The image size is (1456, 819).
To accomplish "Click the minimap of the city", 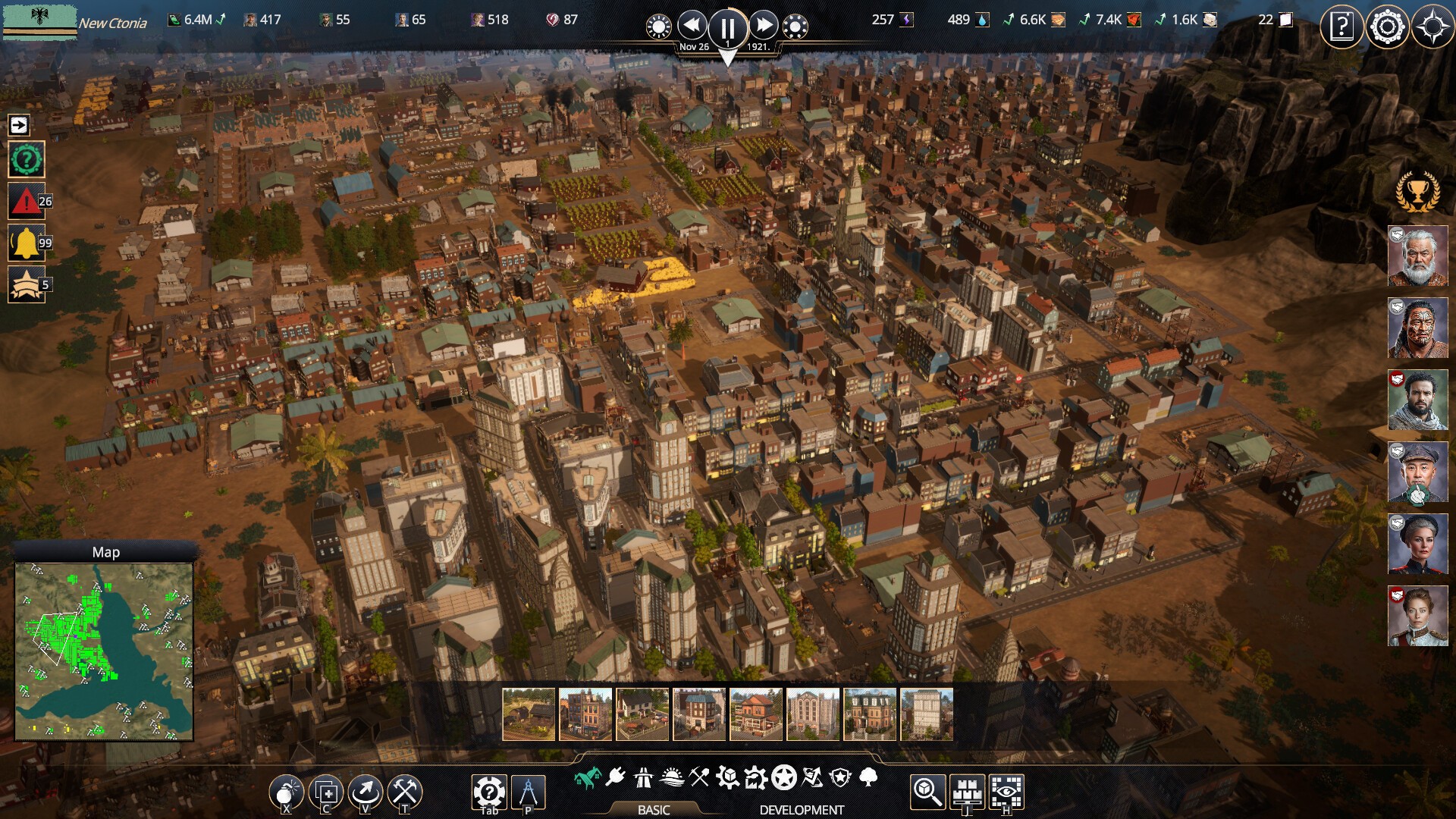I will (104, 651).
